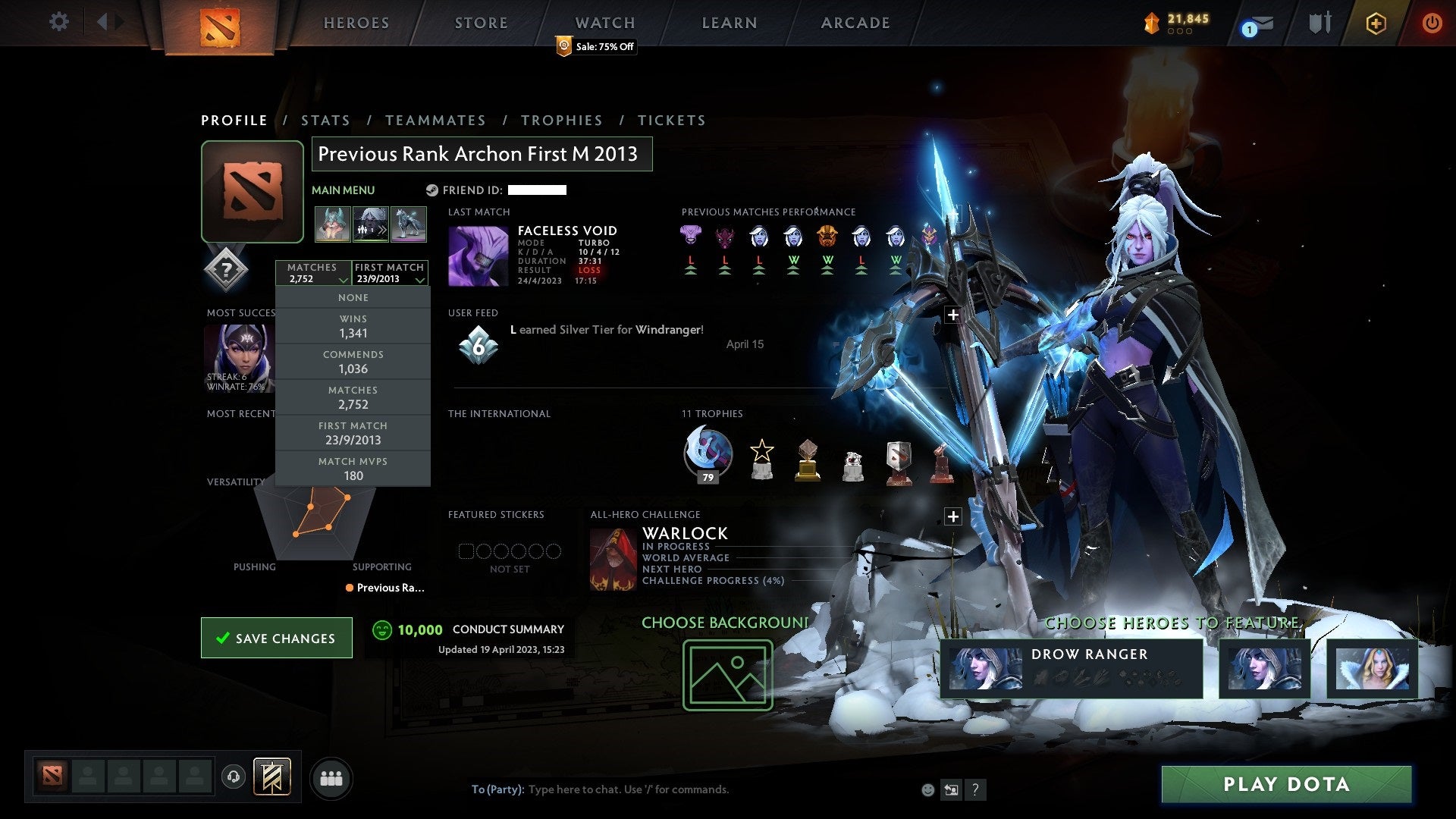Edit the profile name text field
Screen dimensions: 1456x819
482,154
